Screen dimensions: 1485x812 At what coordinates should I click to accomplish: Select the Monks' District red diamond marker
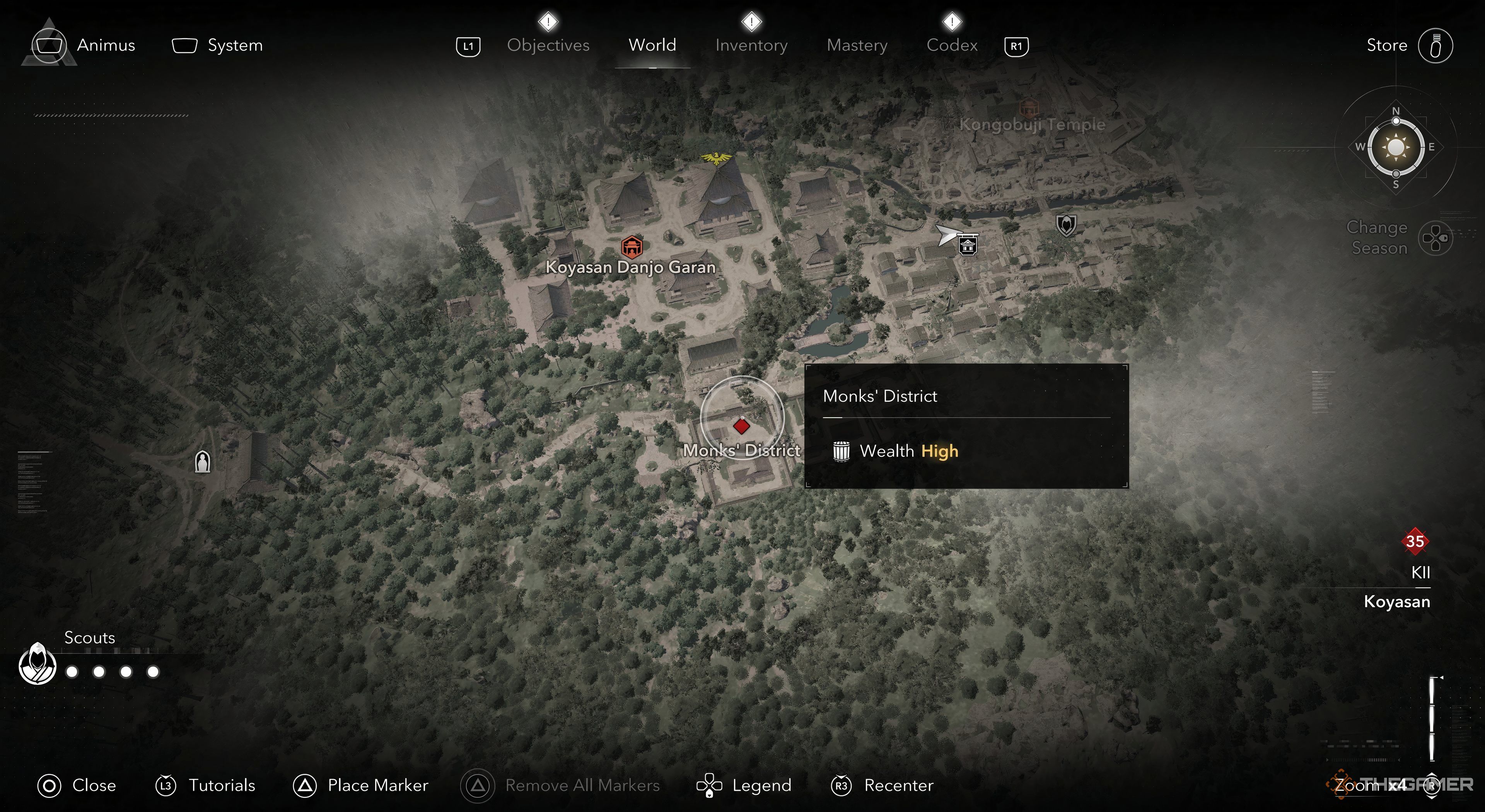point(741,426)
